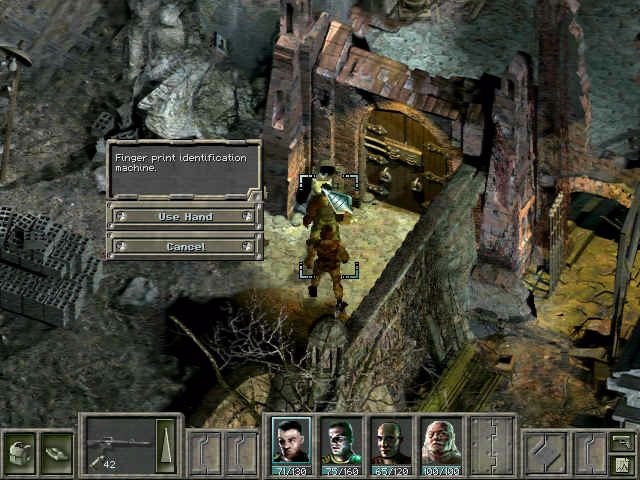This screenshot has width=640, height=480.
Task: Select the bald third squad member portrait
Action: click(x=390, y=442)
